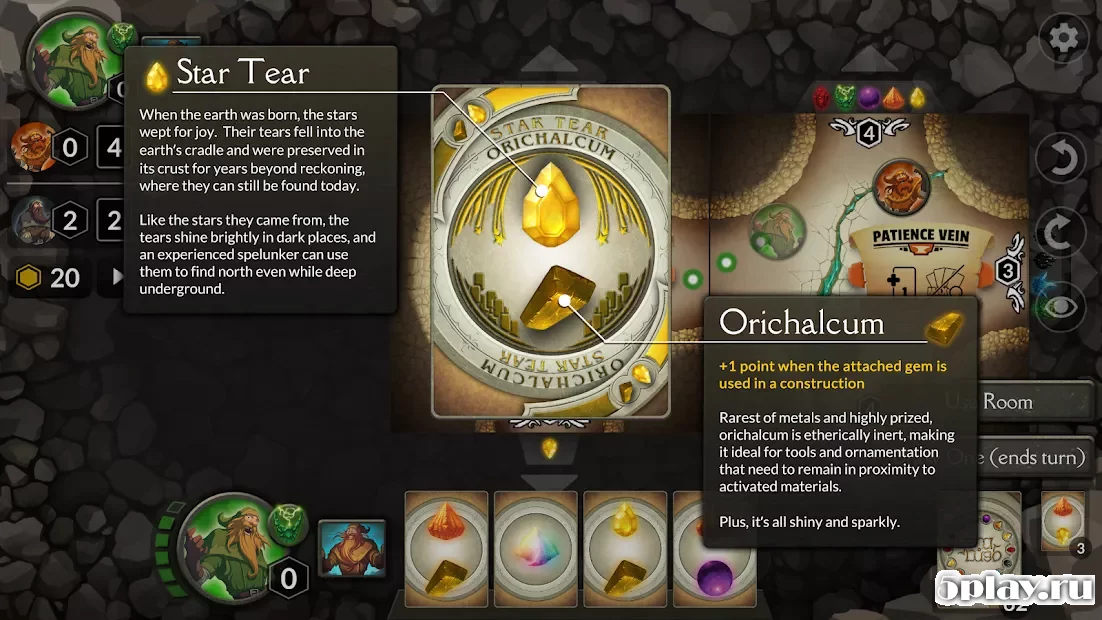Viewport: 1102px width, 620px height.
Task: Tap the enlarged Star Tear Orichalcum card
Action: click(551, 250)
